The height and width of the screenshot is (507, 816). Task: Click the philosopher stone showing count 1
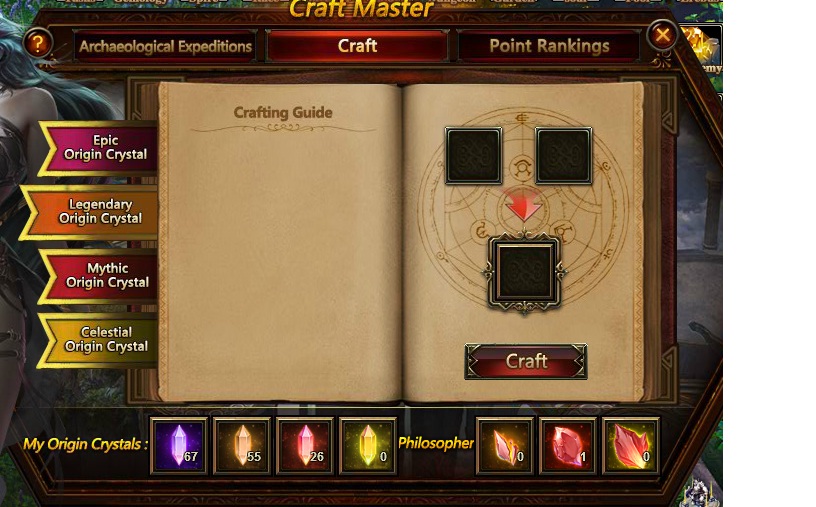[568, 445]
